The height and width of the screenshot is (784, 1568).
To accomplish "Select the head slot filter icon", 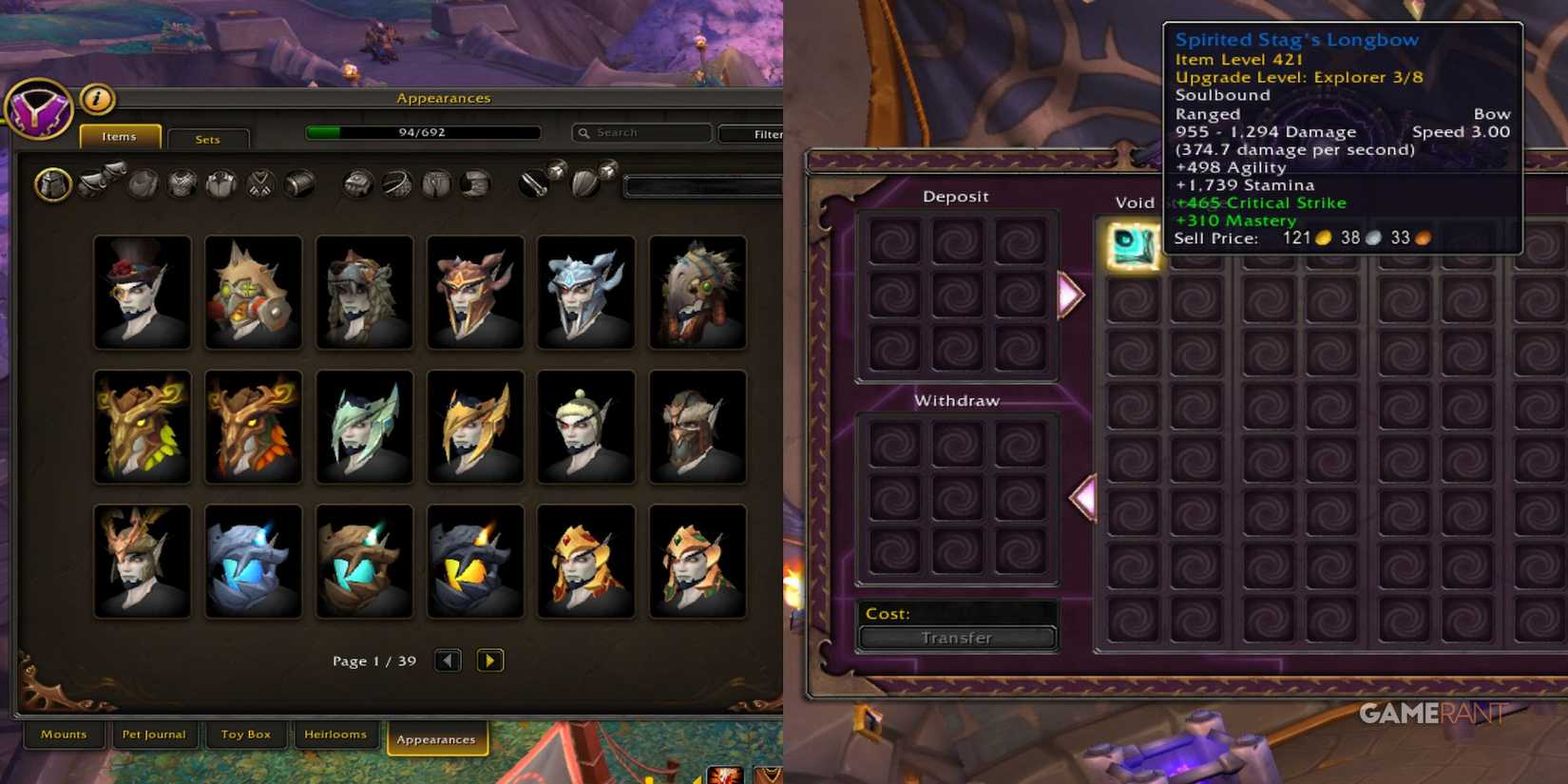I will tap(52, 183).
